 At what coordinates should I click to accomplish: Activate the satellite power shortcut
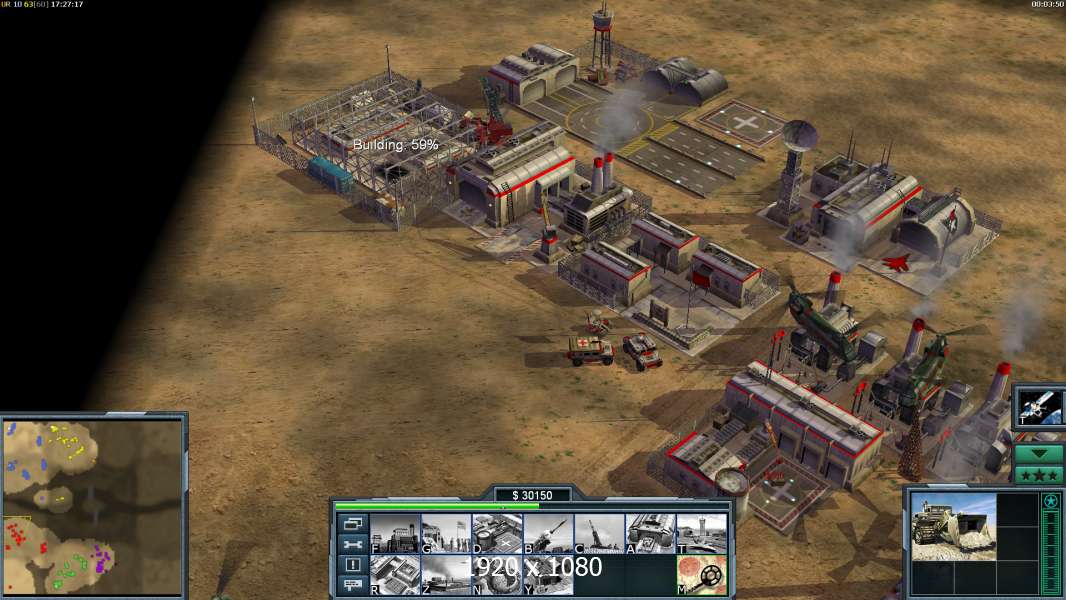pyautogui.click(x=1039, y=407)
